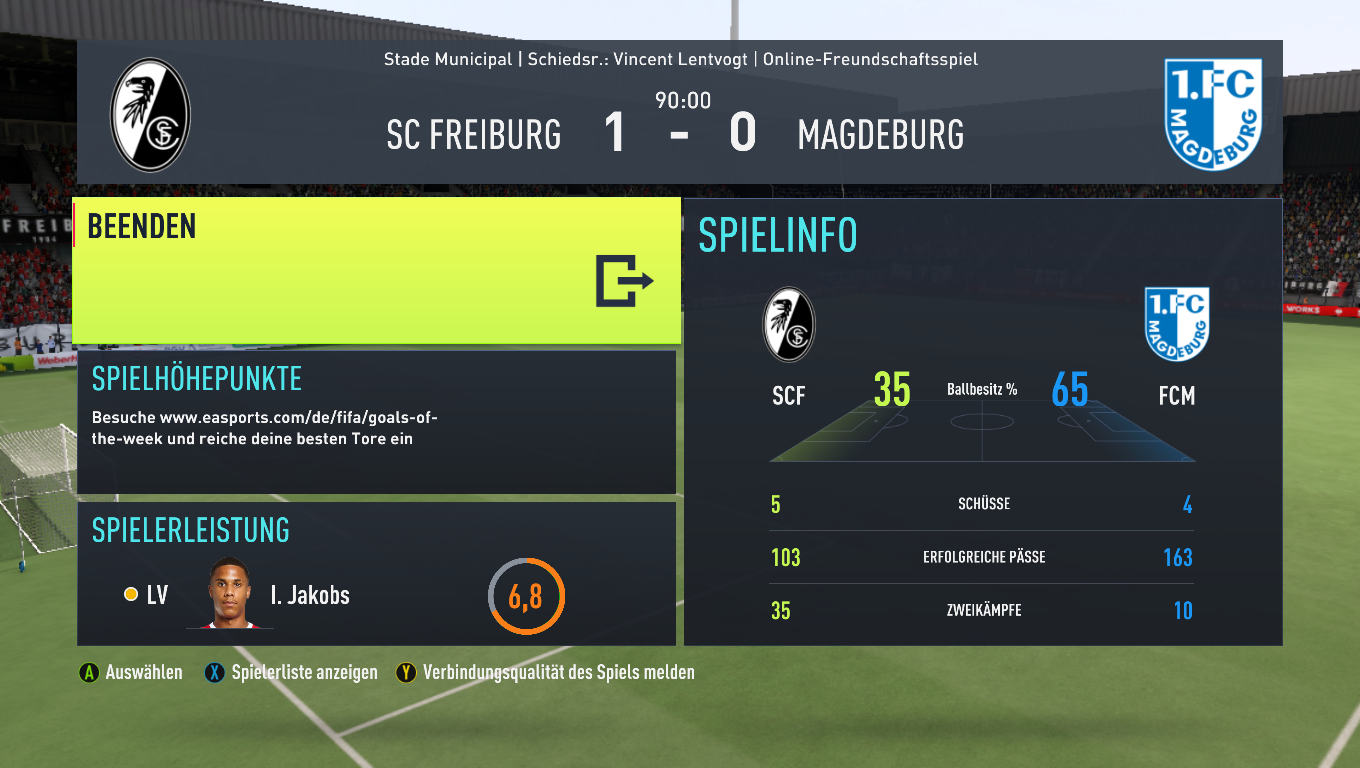The image size is (1360, 768).
Task: Select the Beenden tile to exit
Action: coord(376,270)
